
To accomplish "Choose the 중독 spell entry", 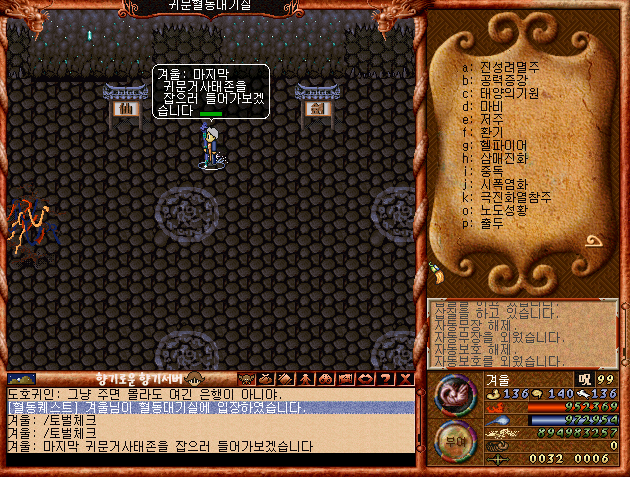I will click(490, 171).
